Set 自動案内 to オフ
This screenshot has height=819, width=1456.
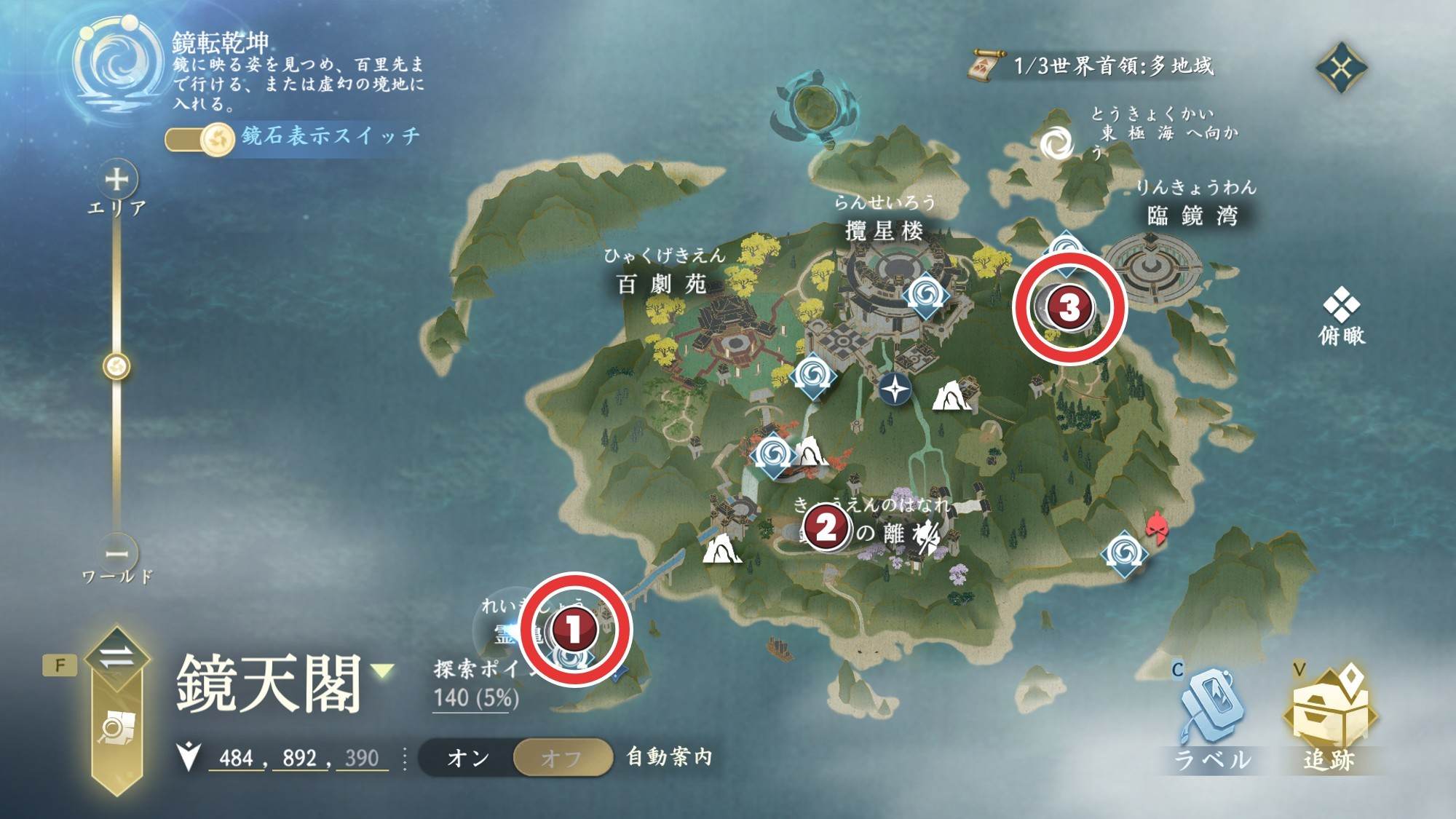pyautogui.click(x=561, y=758)
